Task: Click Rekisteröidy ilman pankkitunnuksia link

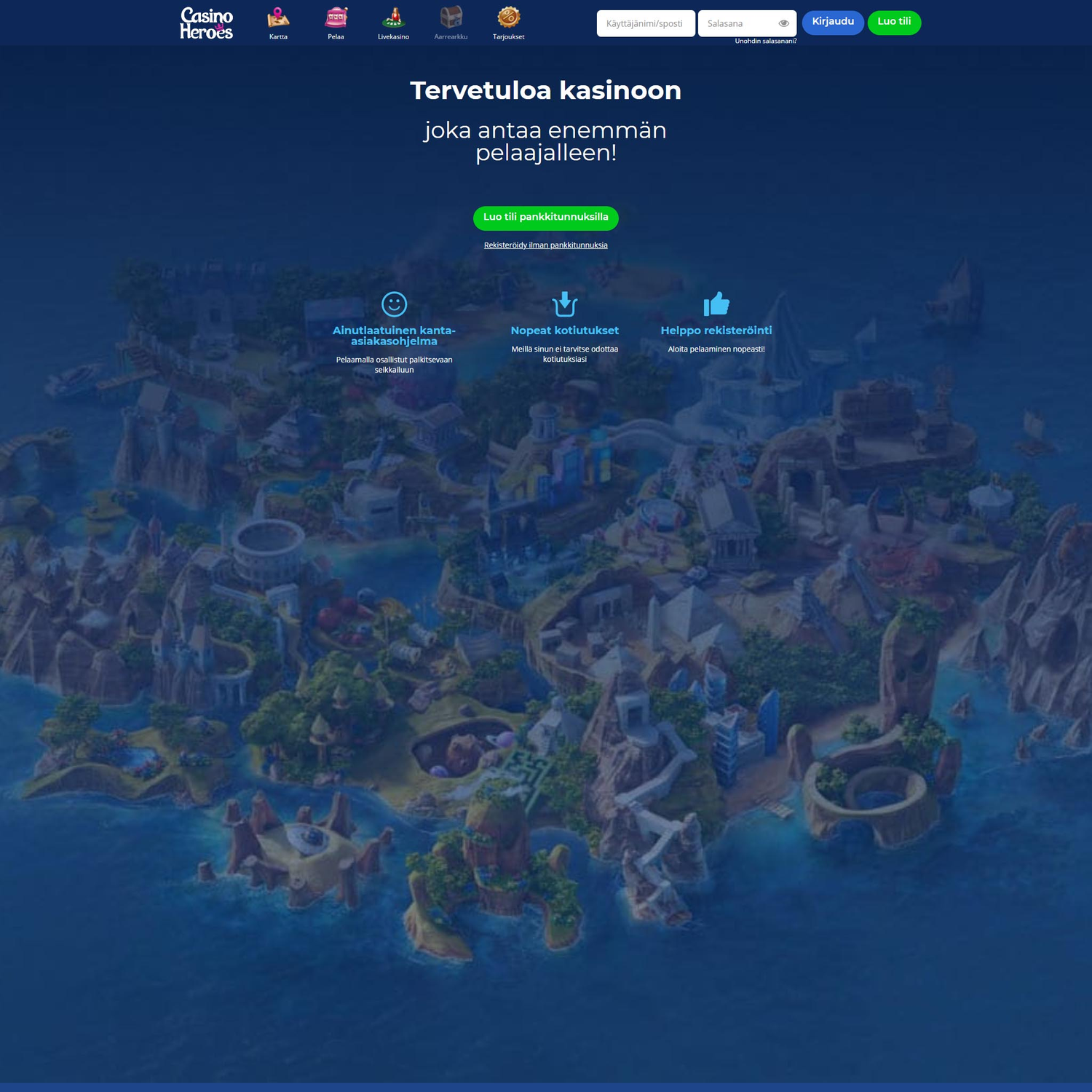Action: pyautogui.click(x=546, y=245)
